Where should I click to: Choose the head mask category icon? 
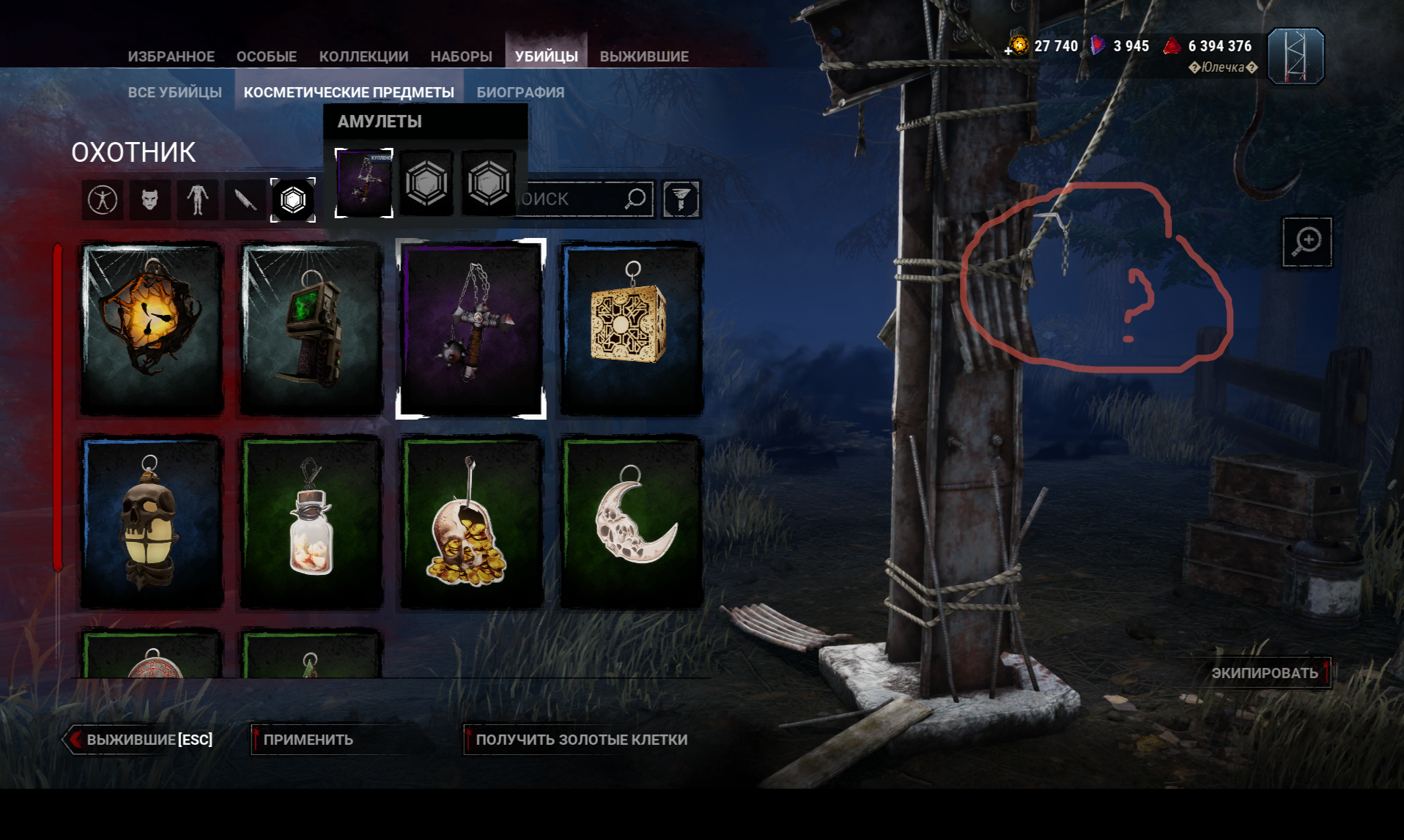(x=150, y=199)
